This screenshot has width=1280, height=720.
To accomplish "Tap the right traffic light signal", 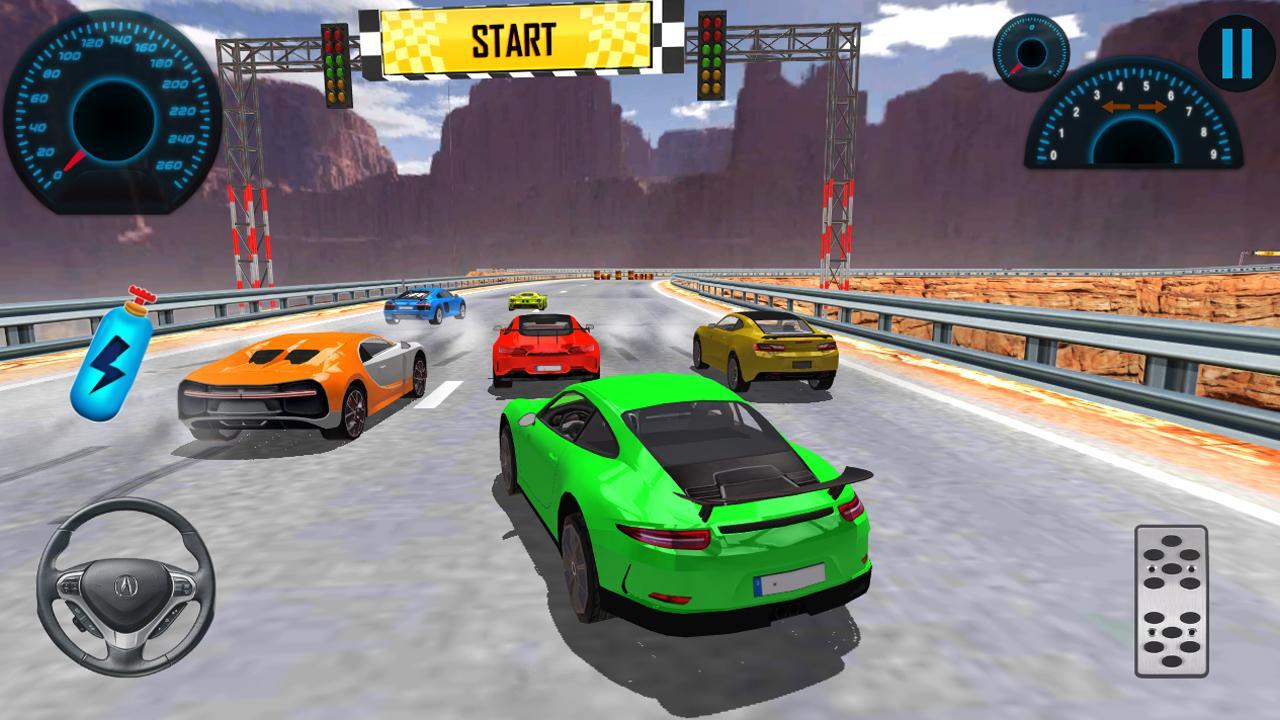I will tap(710, 57).
